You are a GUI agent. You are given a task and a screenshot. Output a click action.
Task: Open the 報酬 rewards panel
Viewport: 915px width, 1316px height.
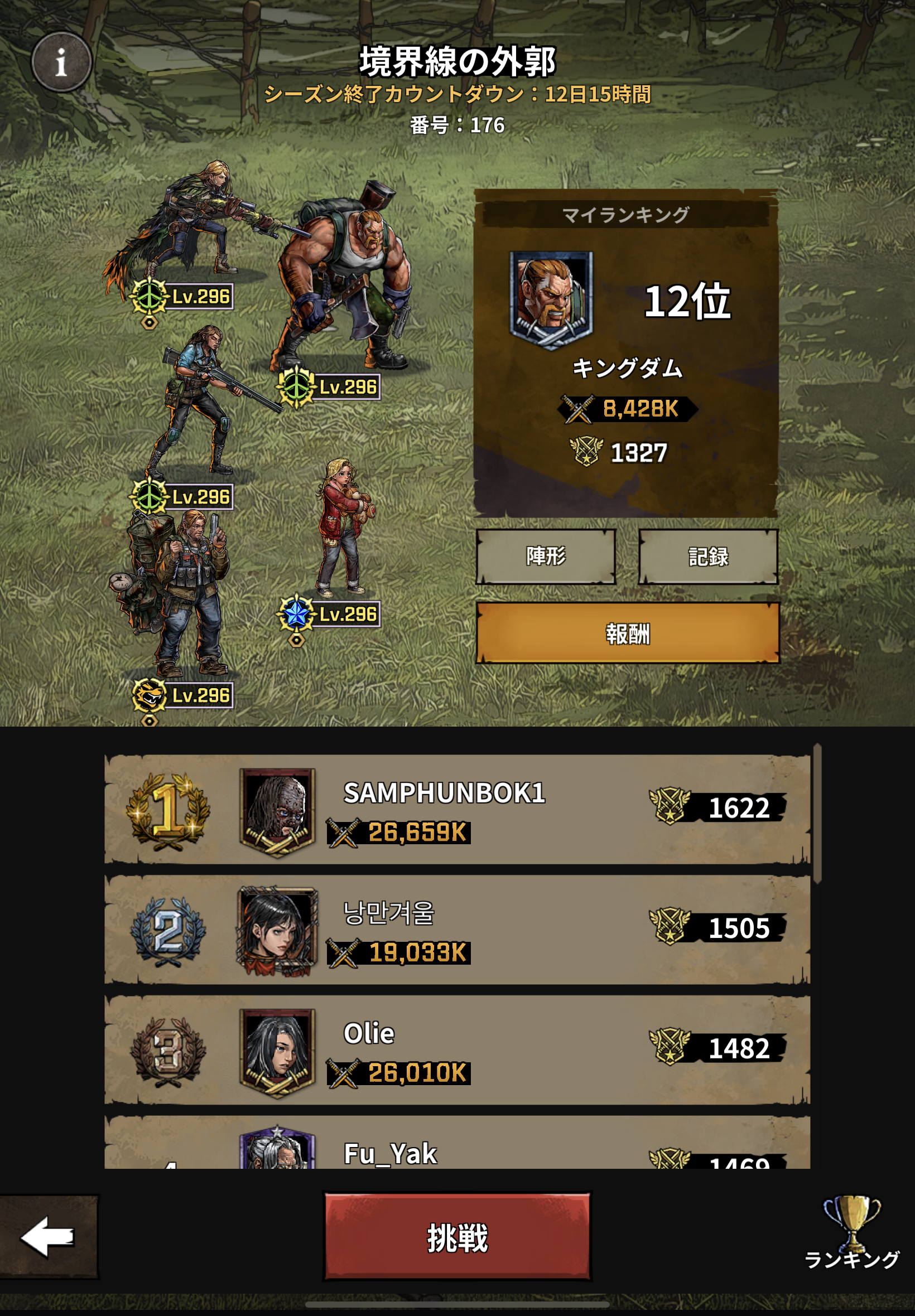[627, 633]
